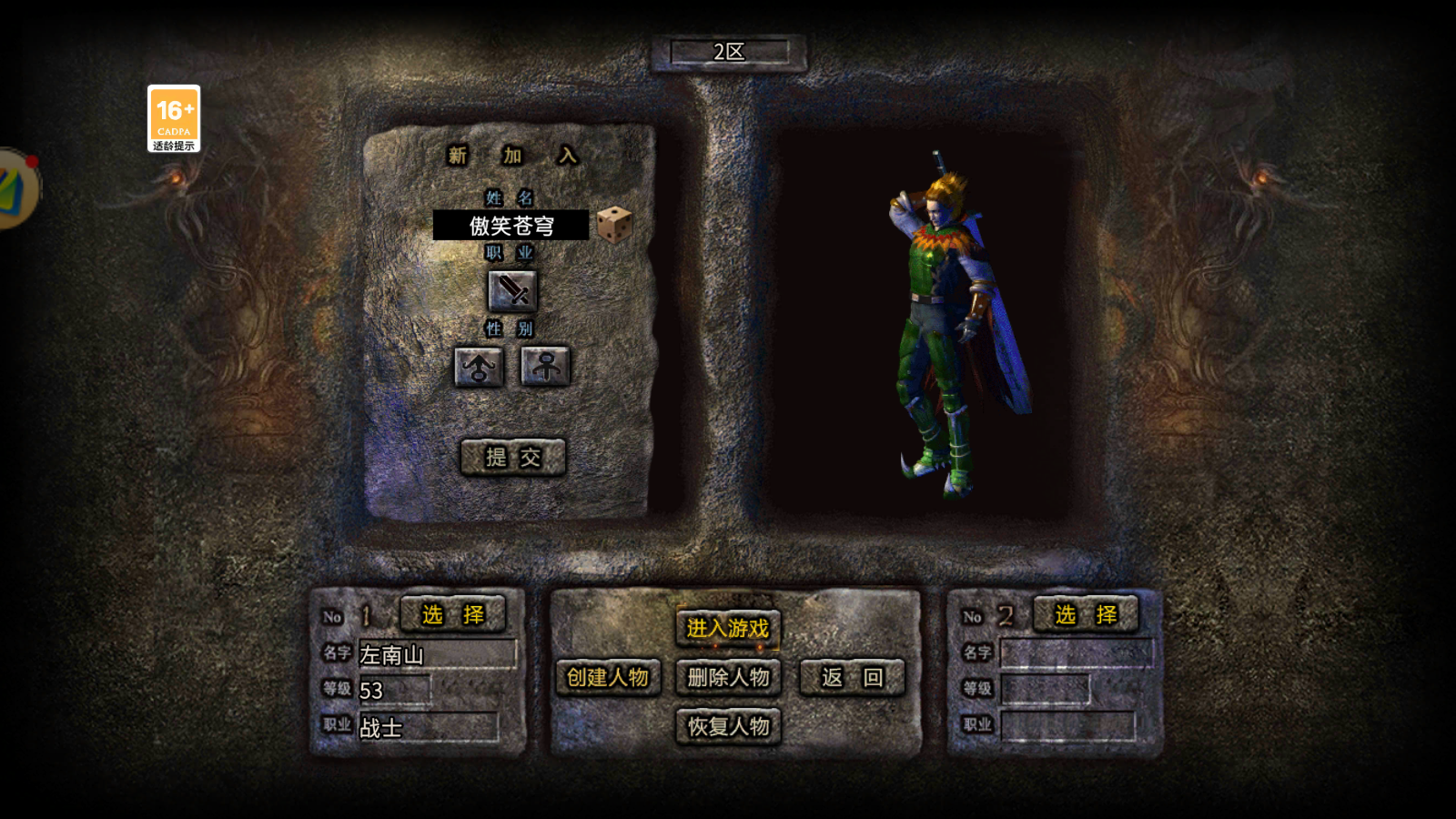The height and width of the screenshot is (819, 1456).
Task: Click the 16+ CADPA age rating badge
Action: pyautogui.click(x=177, y=117)
